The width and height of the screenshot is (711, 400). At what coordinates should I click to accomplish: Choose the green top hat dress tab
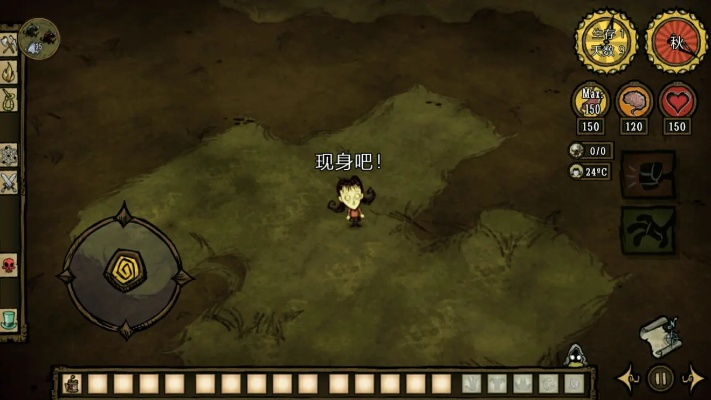click(x=9, y=320)
